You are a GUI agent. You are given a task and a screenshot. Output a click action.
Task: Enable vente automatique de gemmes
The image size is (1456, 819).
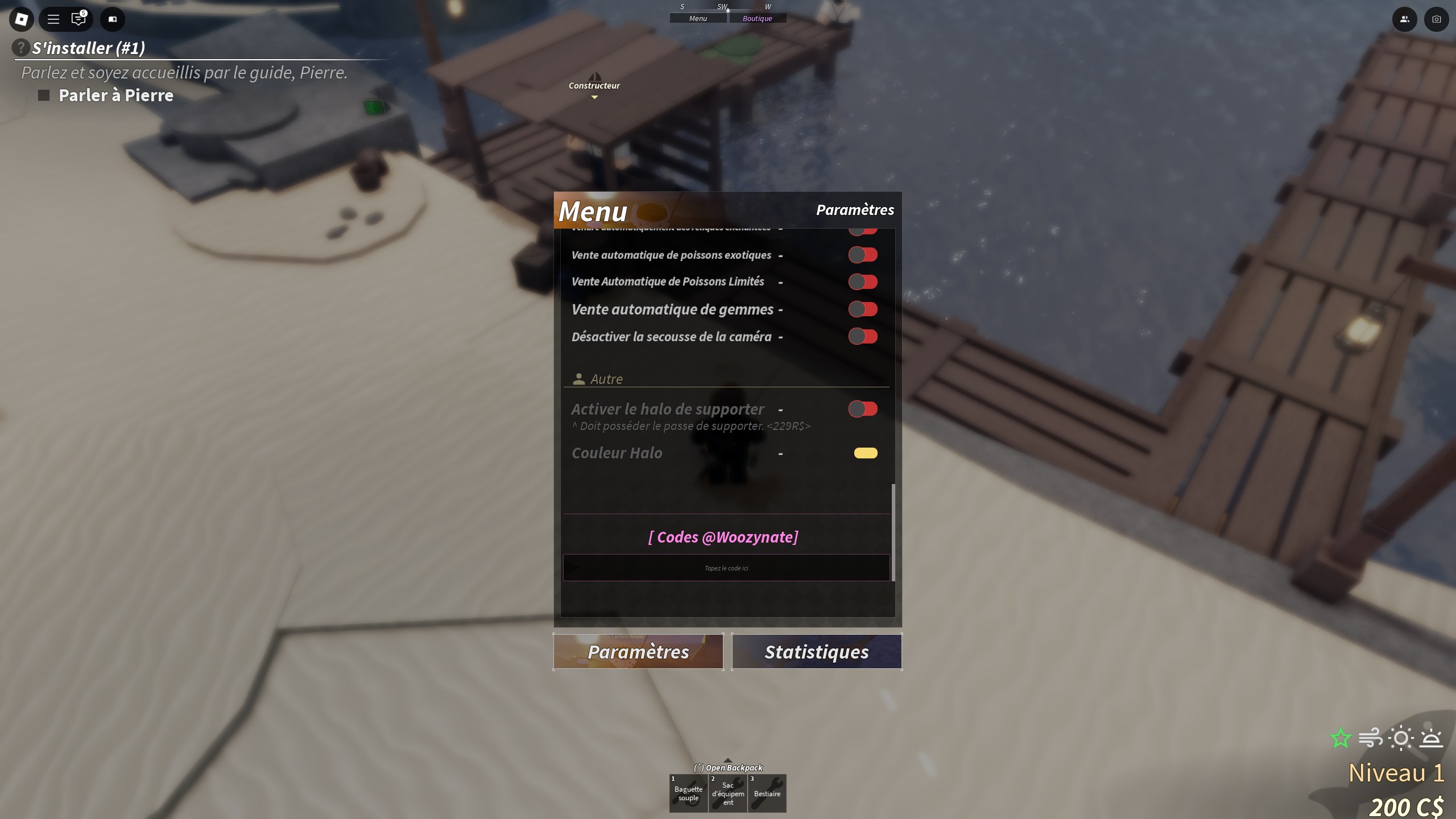tap(863, 309)
